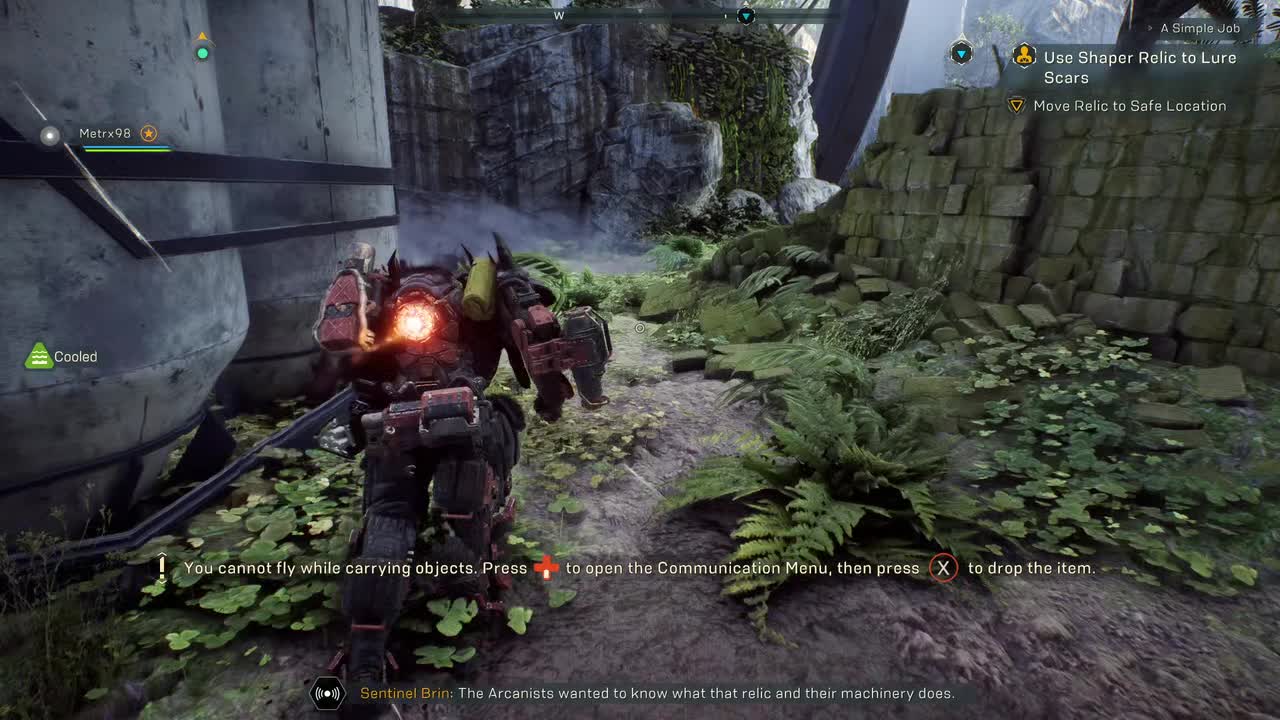Click the yellow Scar lure objective icon
Image resolution: width=1280 pixels, height=720 pixels.
(x=1025, y=56)
